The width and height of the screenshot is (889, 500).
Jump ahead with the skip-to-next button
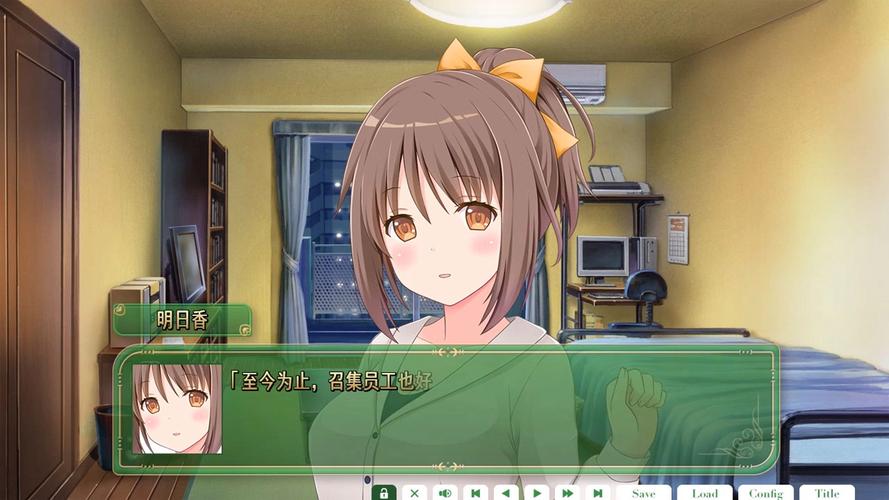597,493
